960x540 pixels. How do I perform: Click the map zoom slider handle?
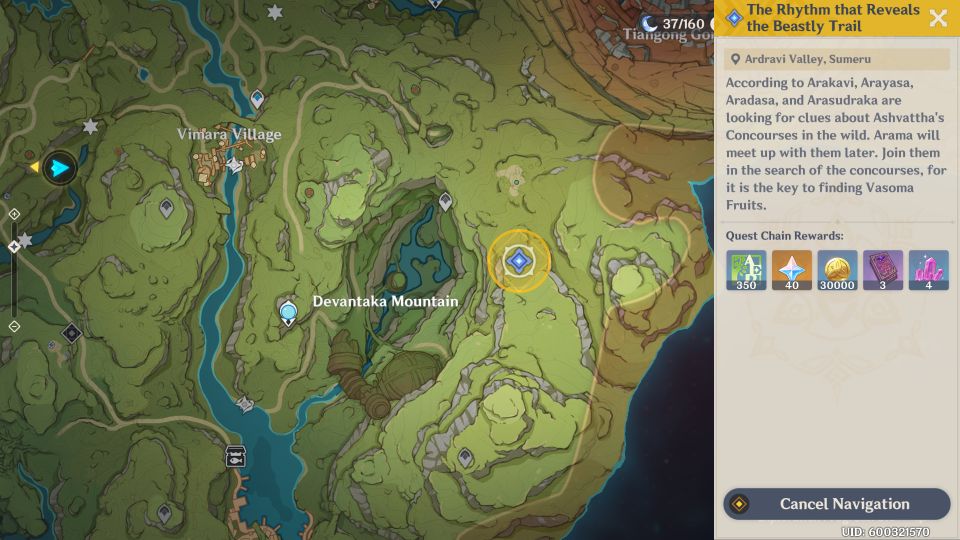[x=14, y=246]
